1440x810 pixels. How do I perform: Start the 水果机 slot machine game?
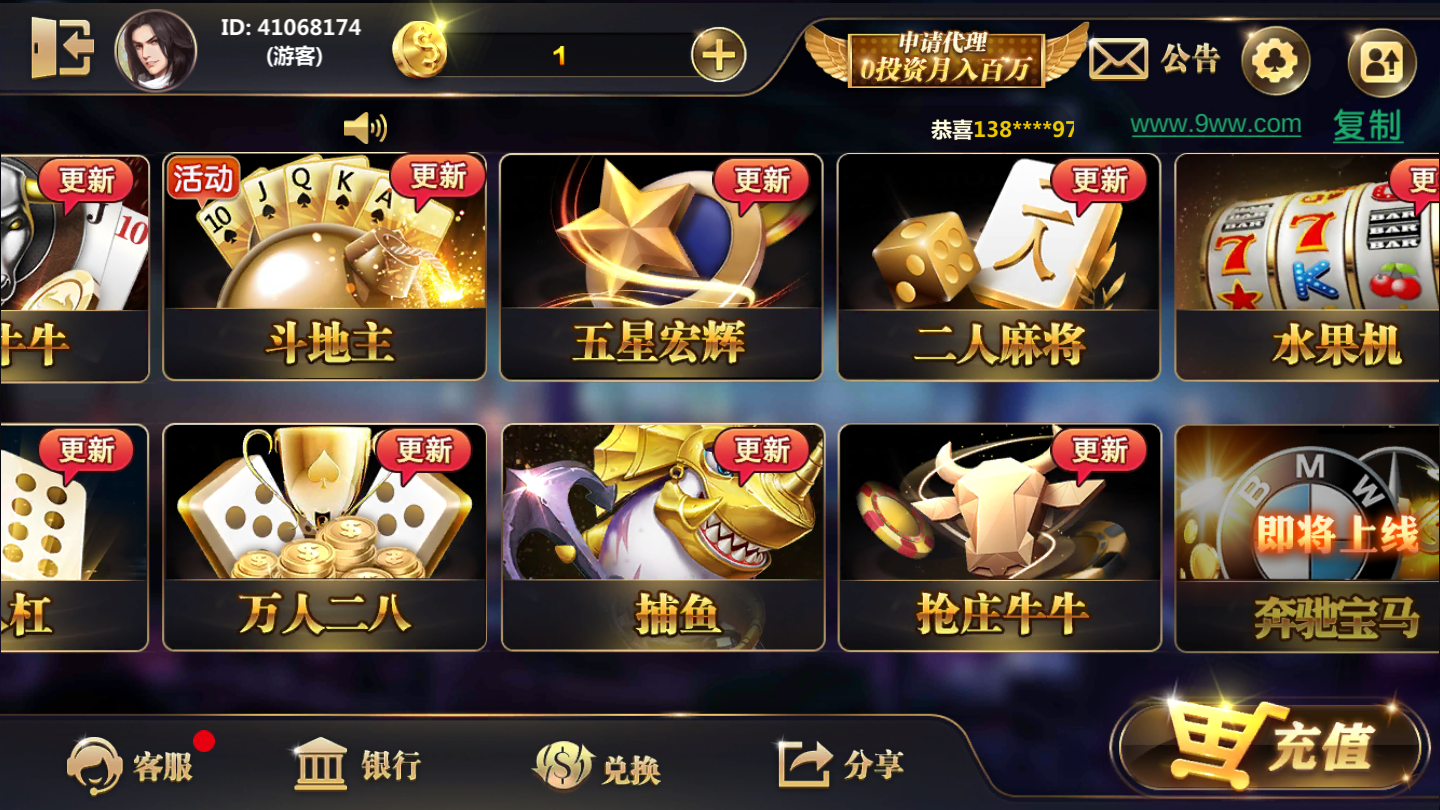point(1330,265)
